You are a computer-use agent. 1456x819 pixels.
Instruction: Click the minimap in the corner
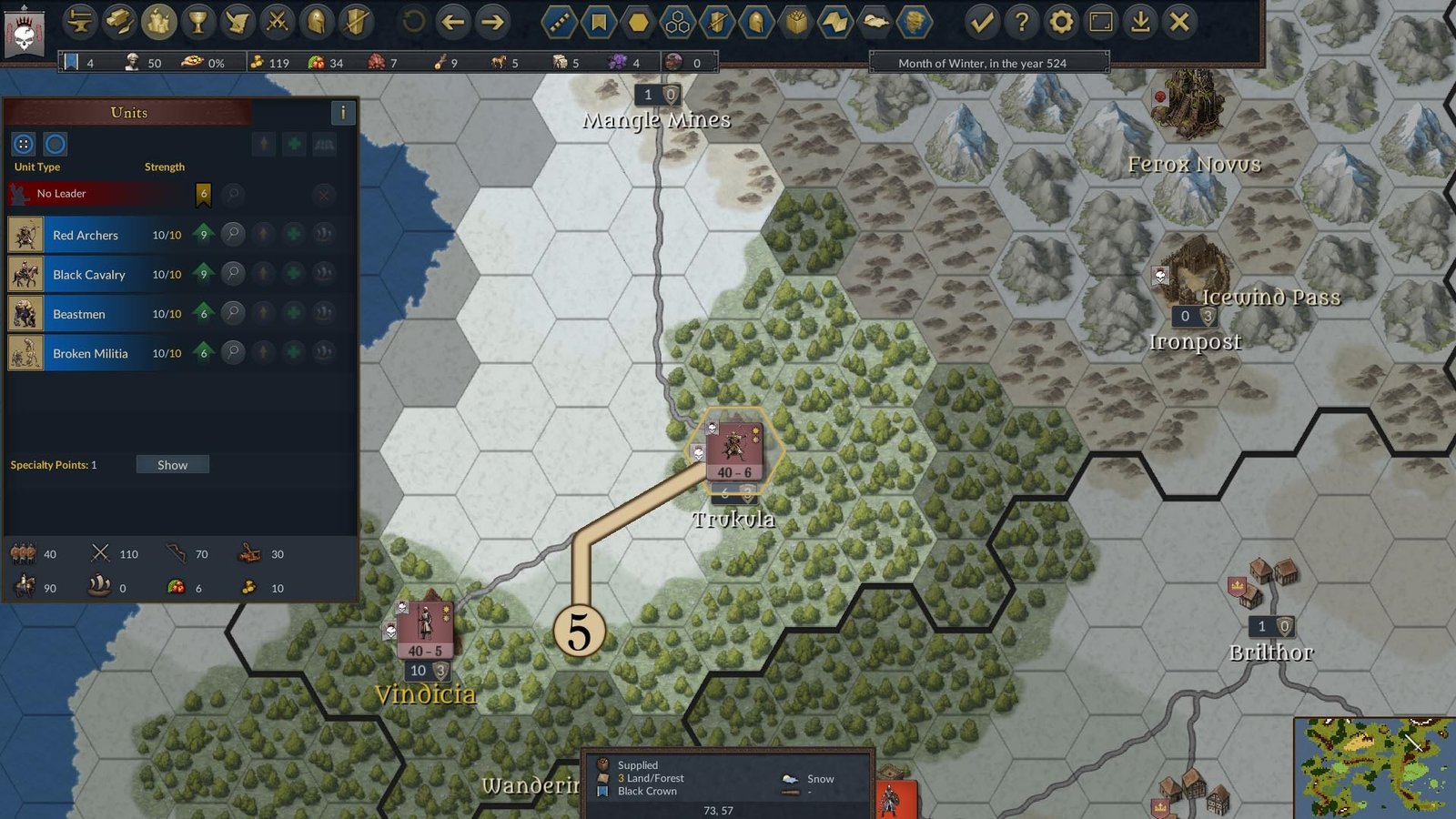coord(1373,768)
